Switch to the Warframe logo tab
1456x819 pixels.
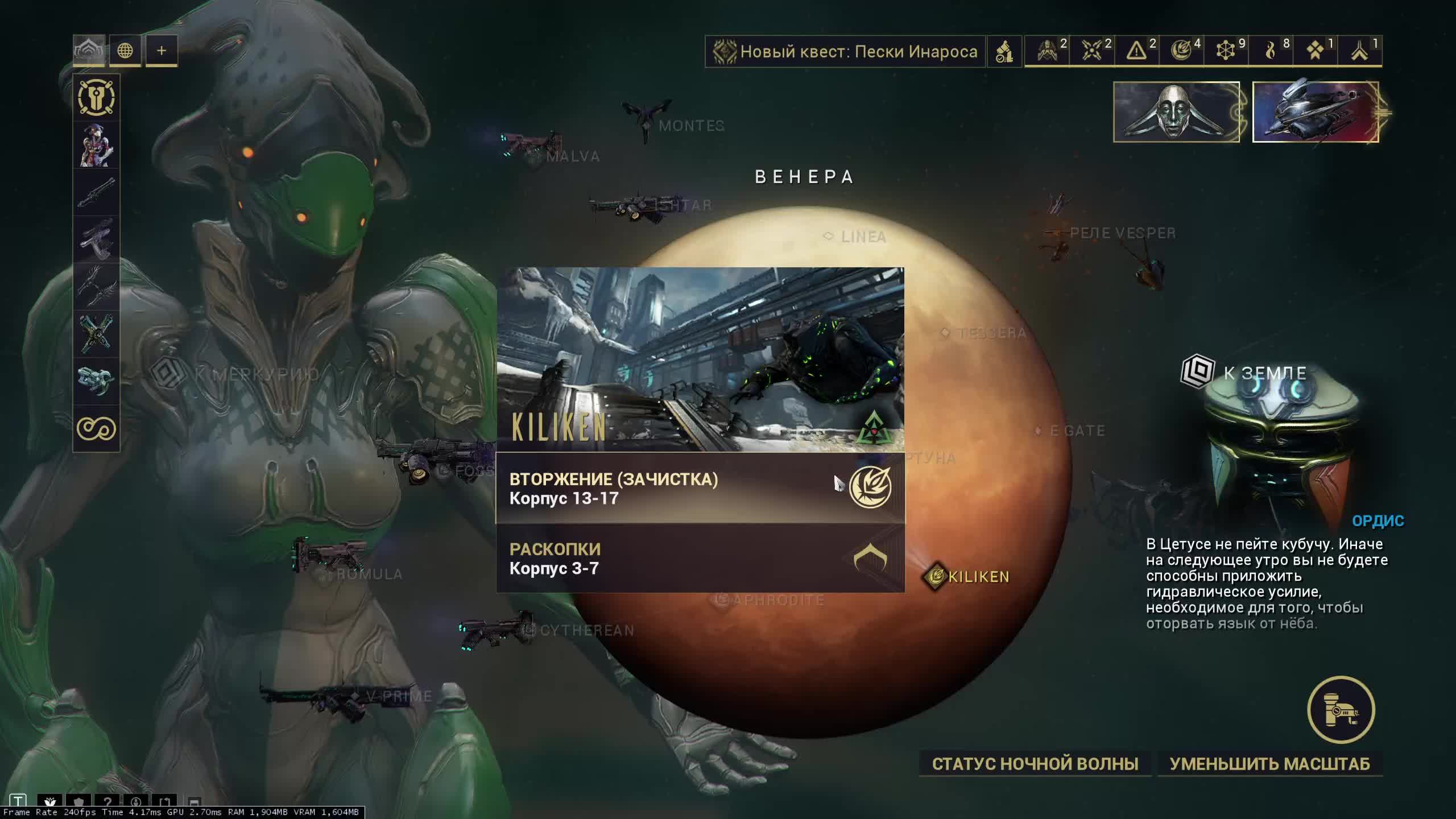coord(89,51)
